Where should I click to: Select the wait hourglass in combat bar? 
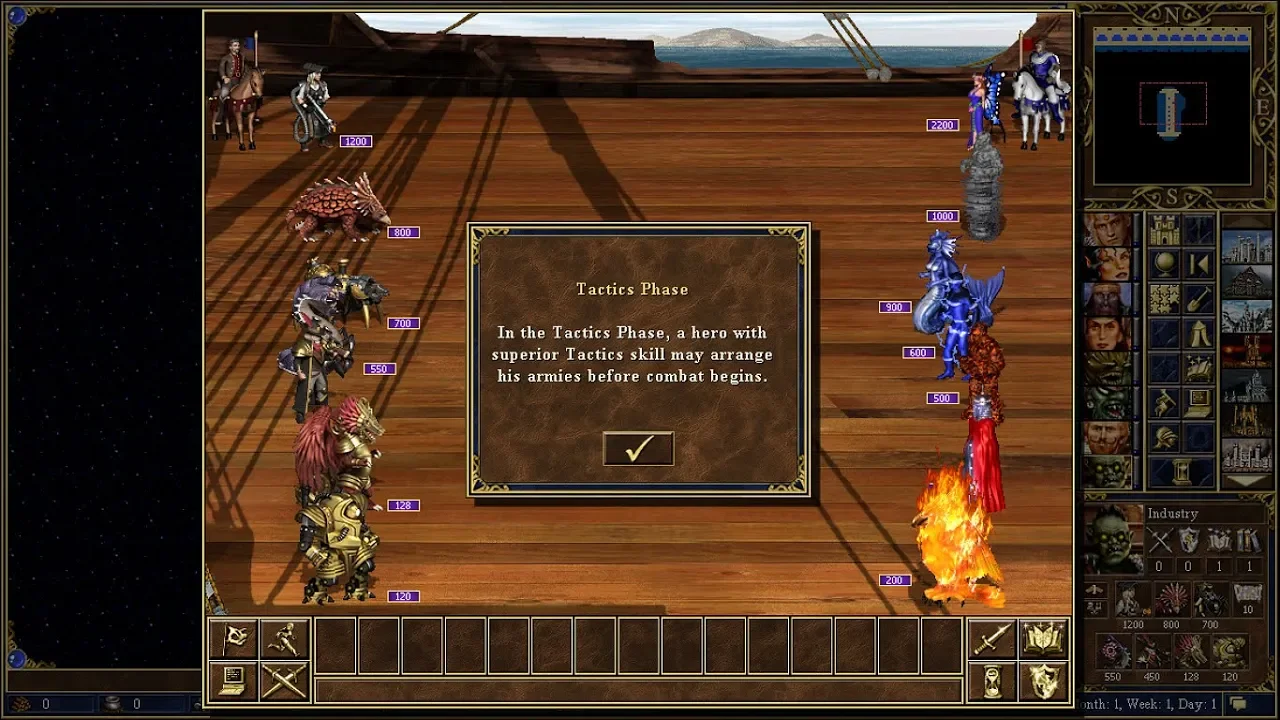pyautogui.click(x=992, y=681)
